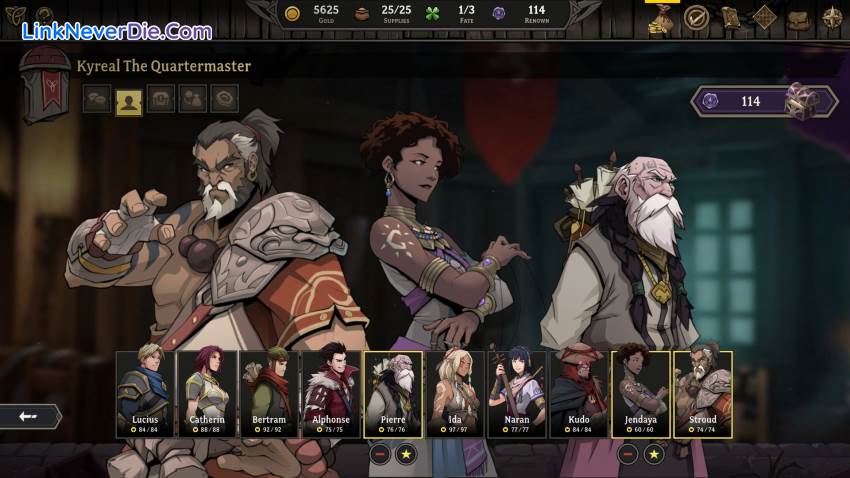Pick Kudo's portrait card

tap(579, 394)
